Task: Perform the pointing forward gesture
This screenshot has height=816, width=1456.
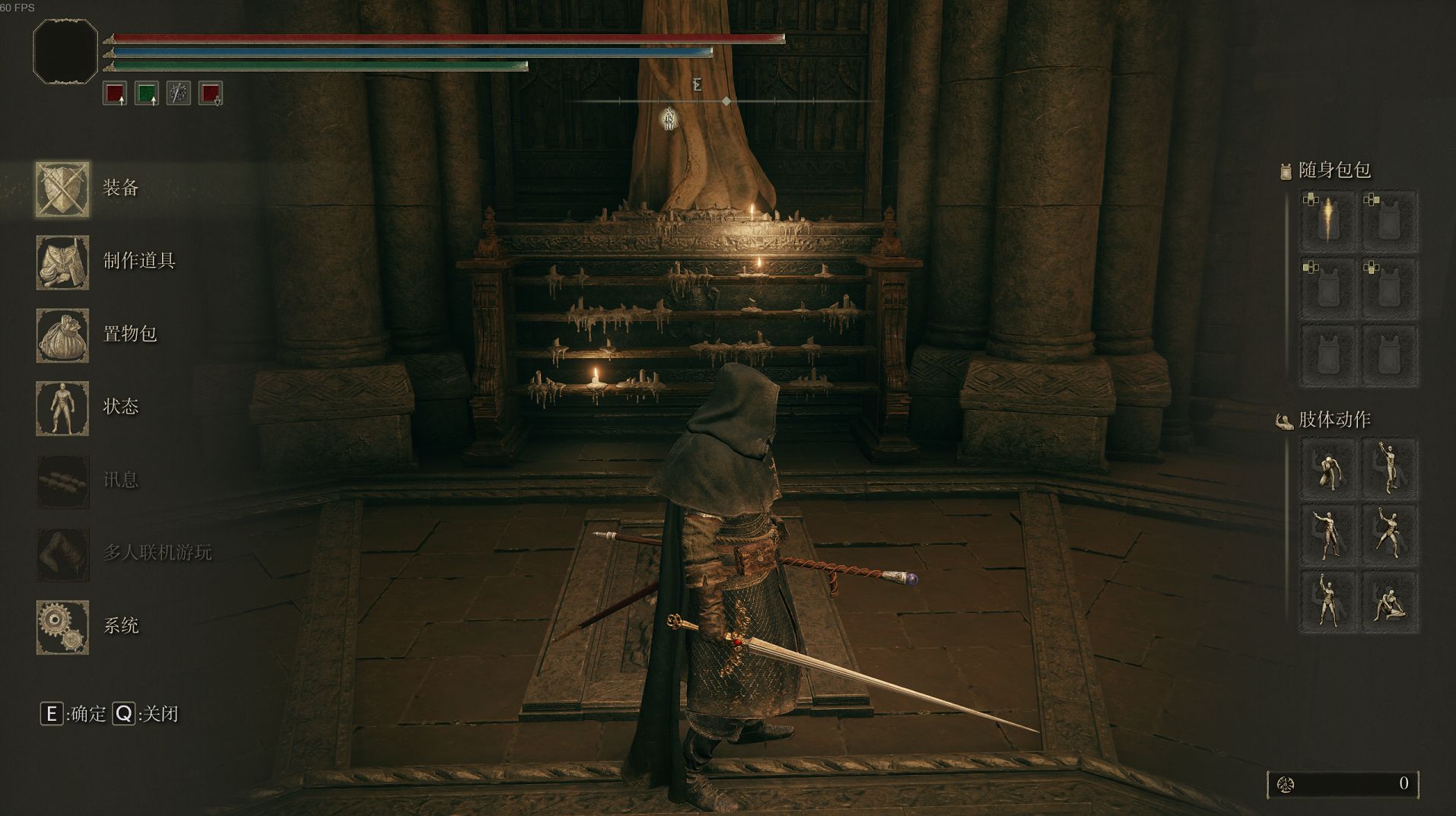Action: pos(1327,535)
